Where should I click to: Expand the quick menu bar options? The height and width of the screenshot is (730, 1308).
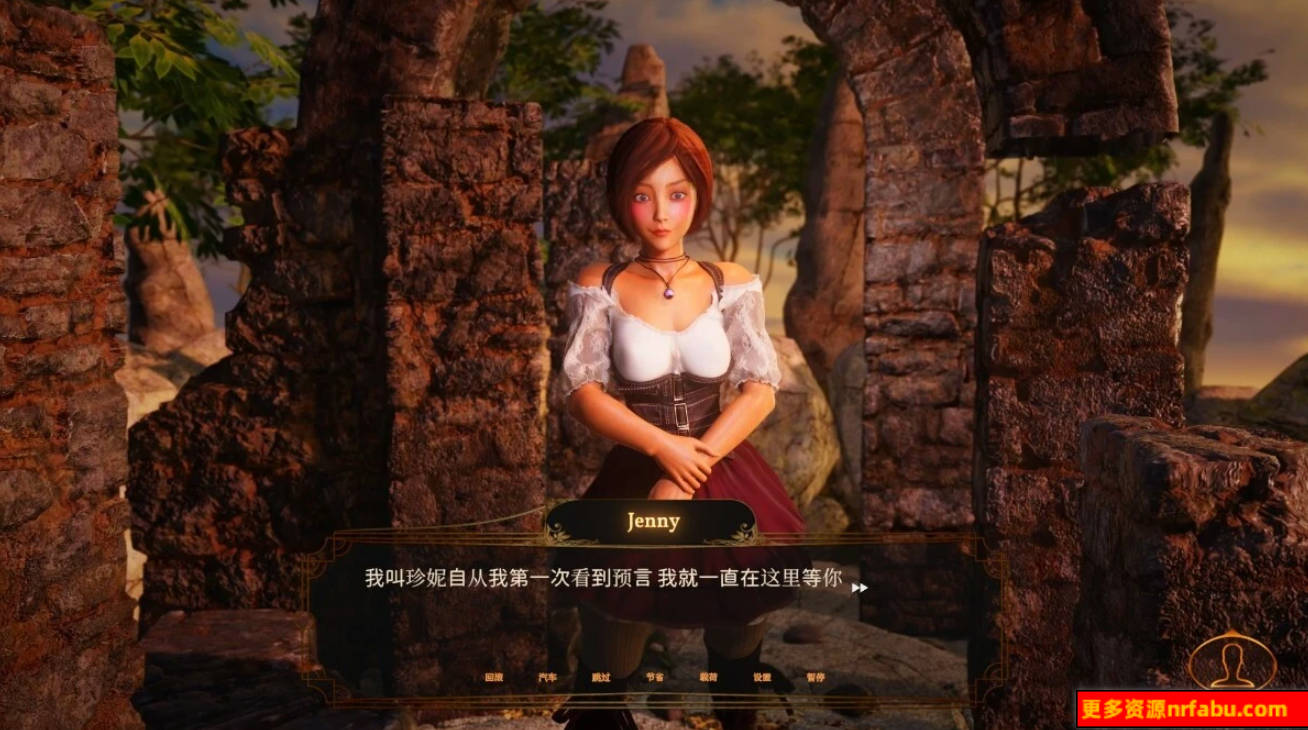pos(655,676)
